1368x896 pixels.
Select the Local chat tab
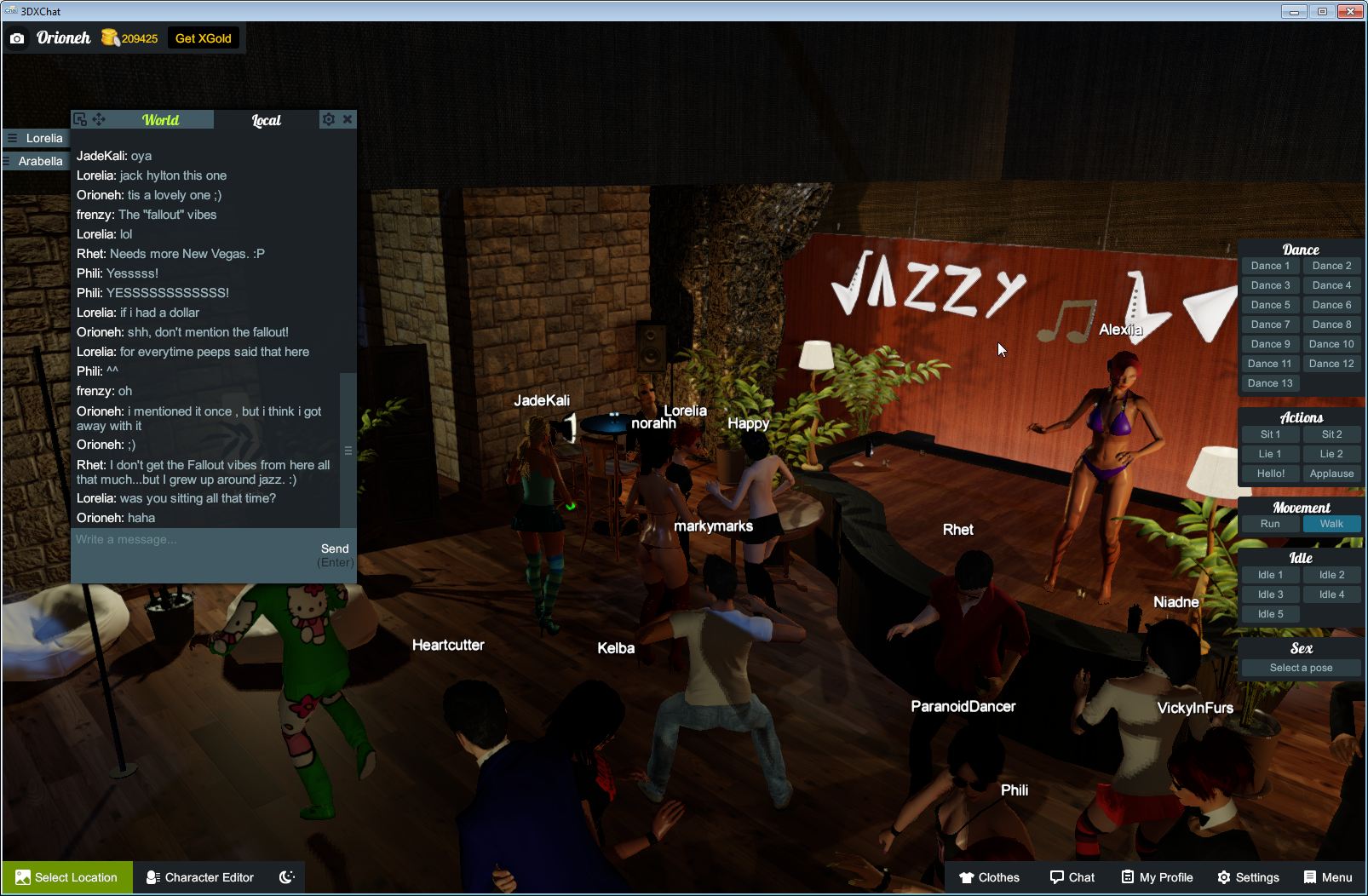tap(266, 120)
